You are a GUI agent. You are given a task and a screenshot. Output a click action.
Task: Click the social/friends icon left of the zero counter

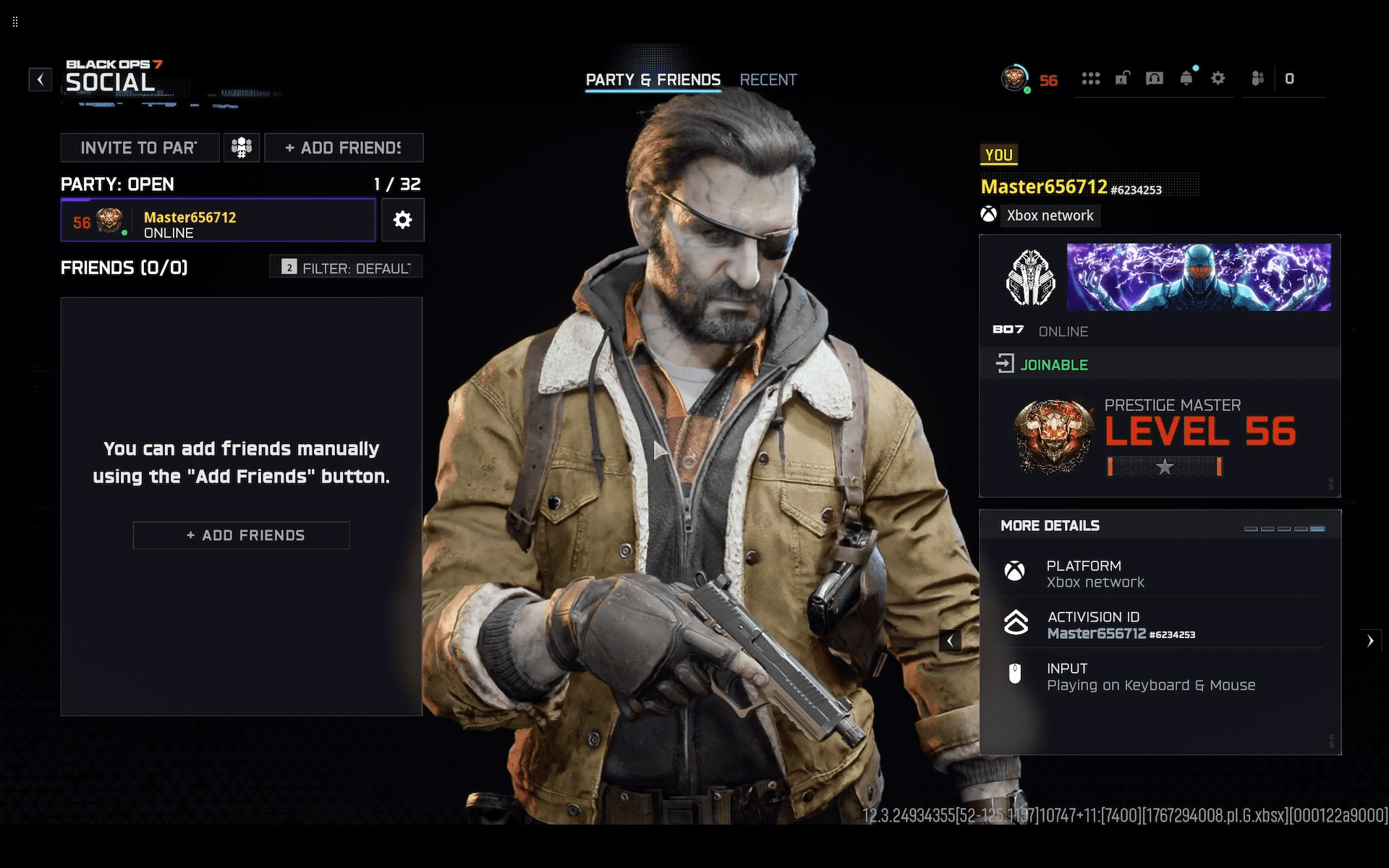[1257, 78]
